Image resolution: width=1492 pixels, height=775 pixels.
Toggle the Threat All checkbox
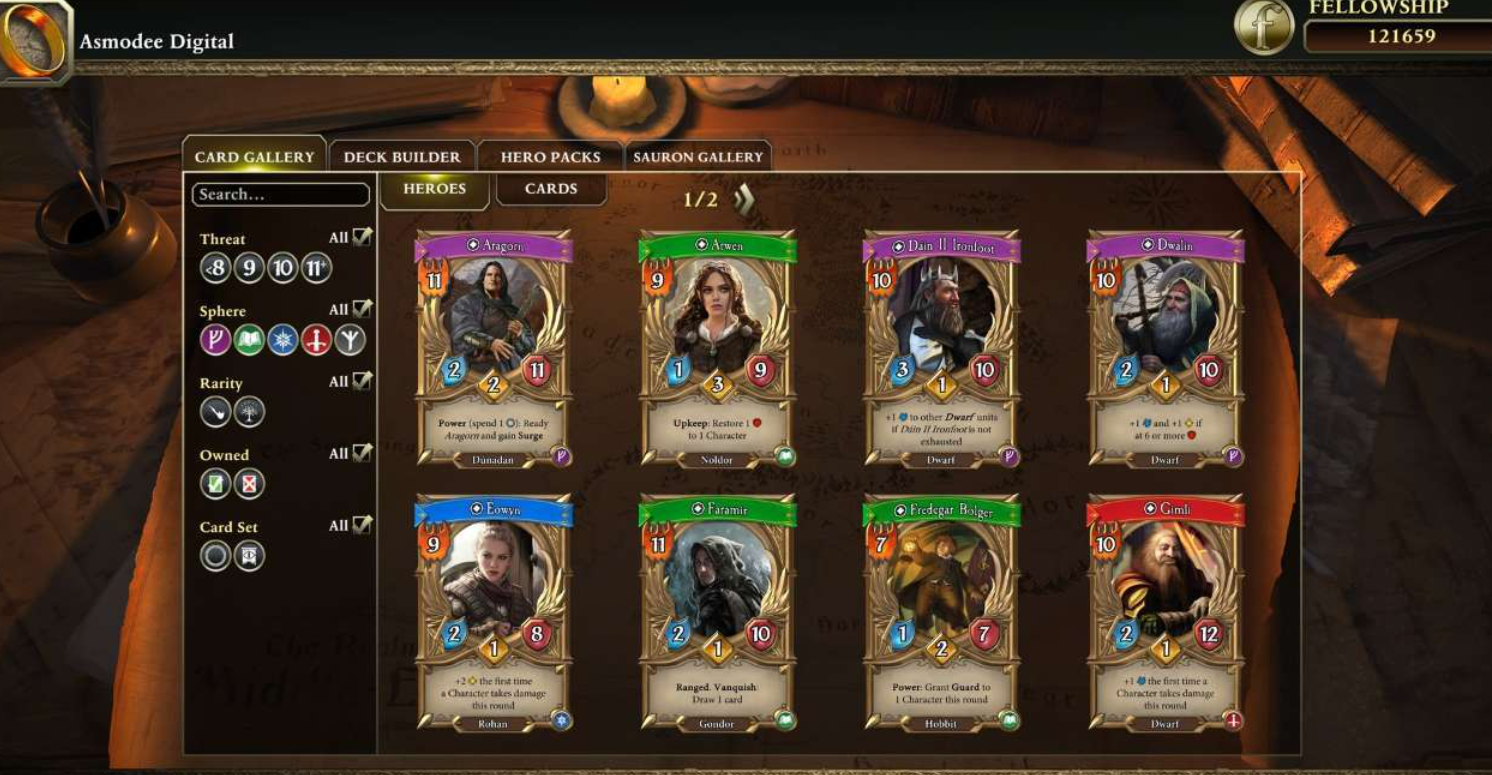pos(362,237)
